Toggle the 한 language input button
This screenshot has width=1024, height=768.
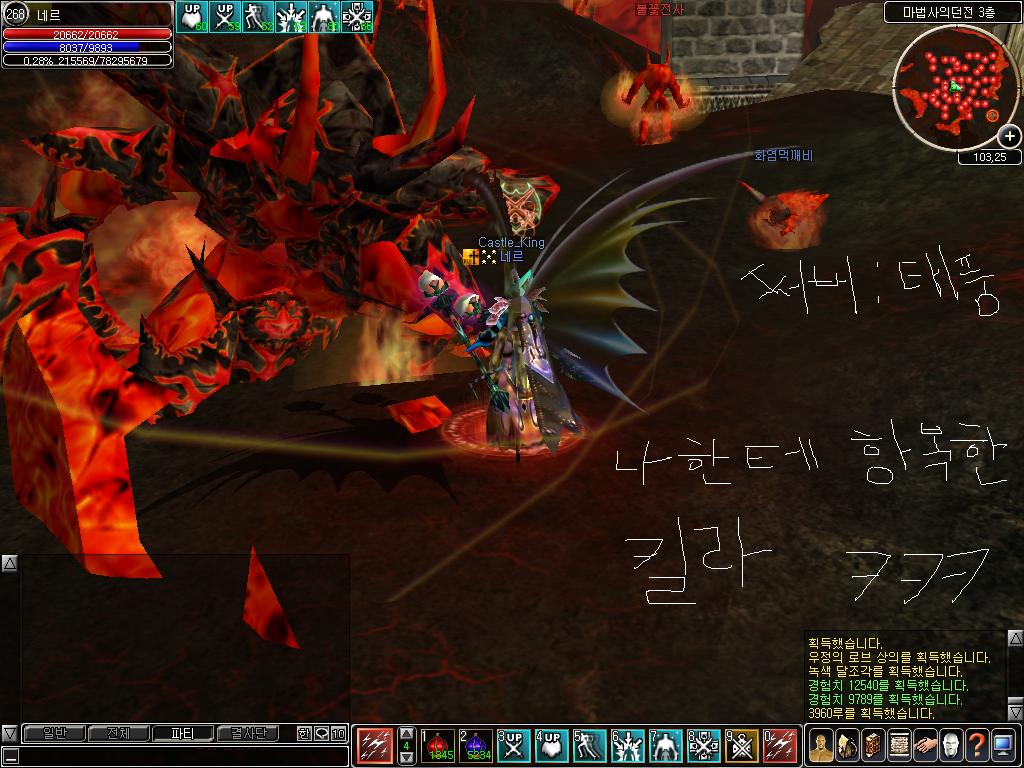click(304, 733)
